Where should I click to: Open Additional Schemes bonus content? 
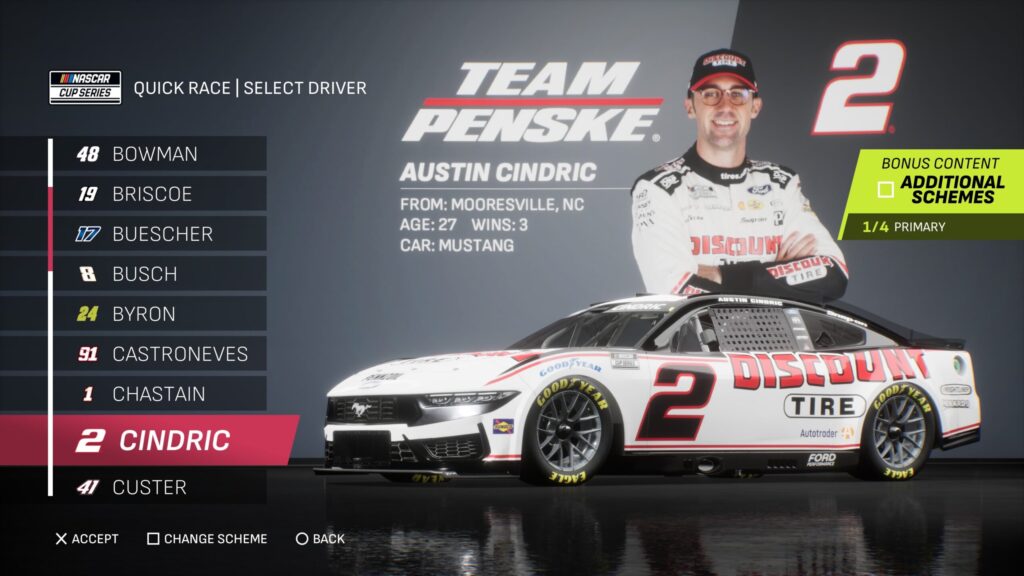[x=940, y=189]
